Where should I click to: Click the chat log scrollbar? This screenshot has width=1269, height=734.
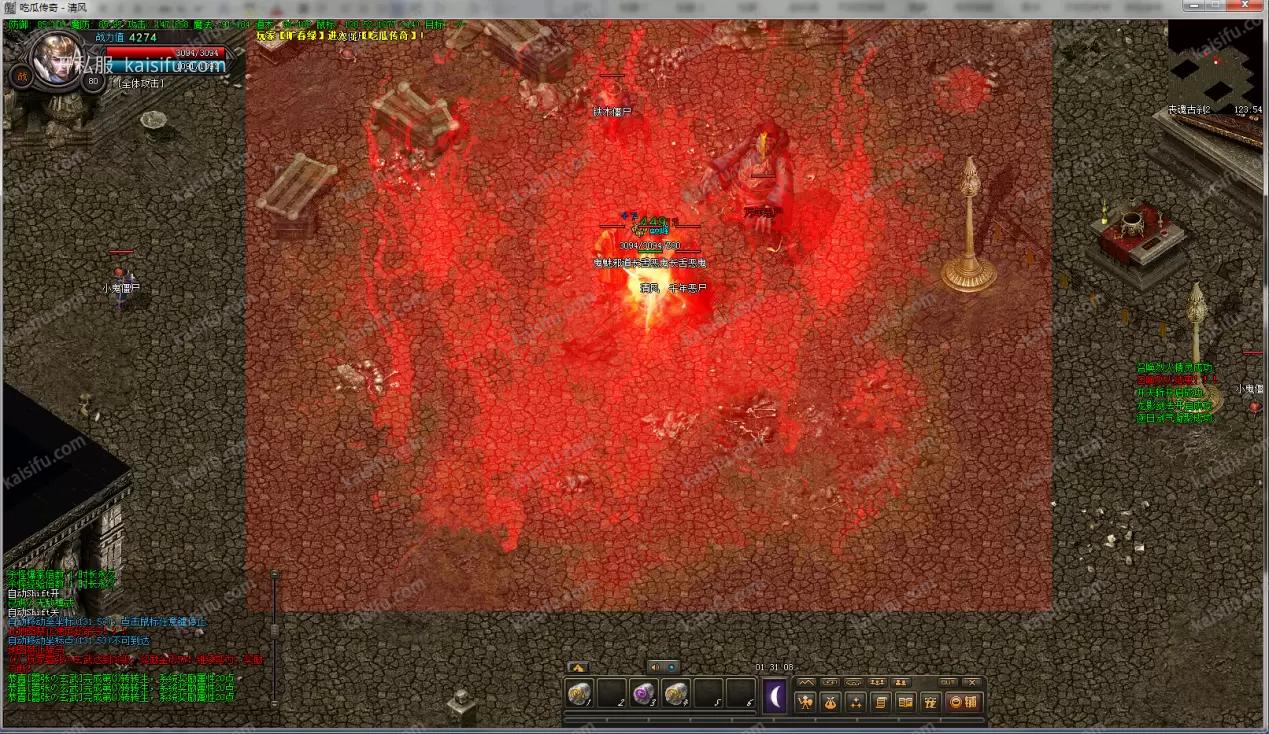pos(274,630)
